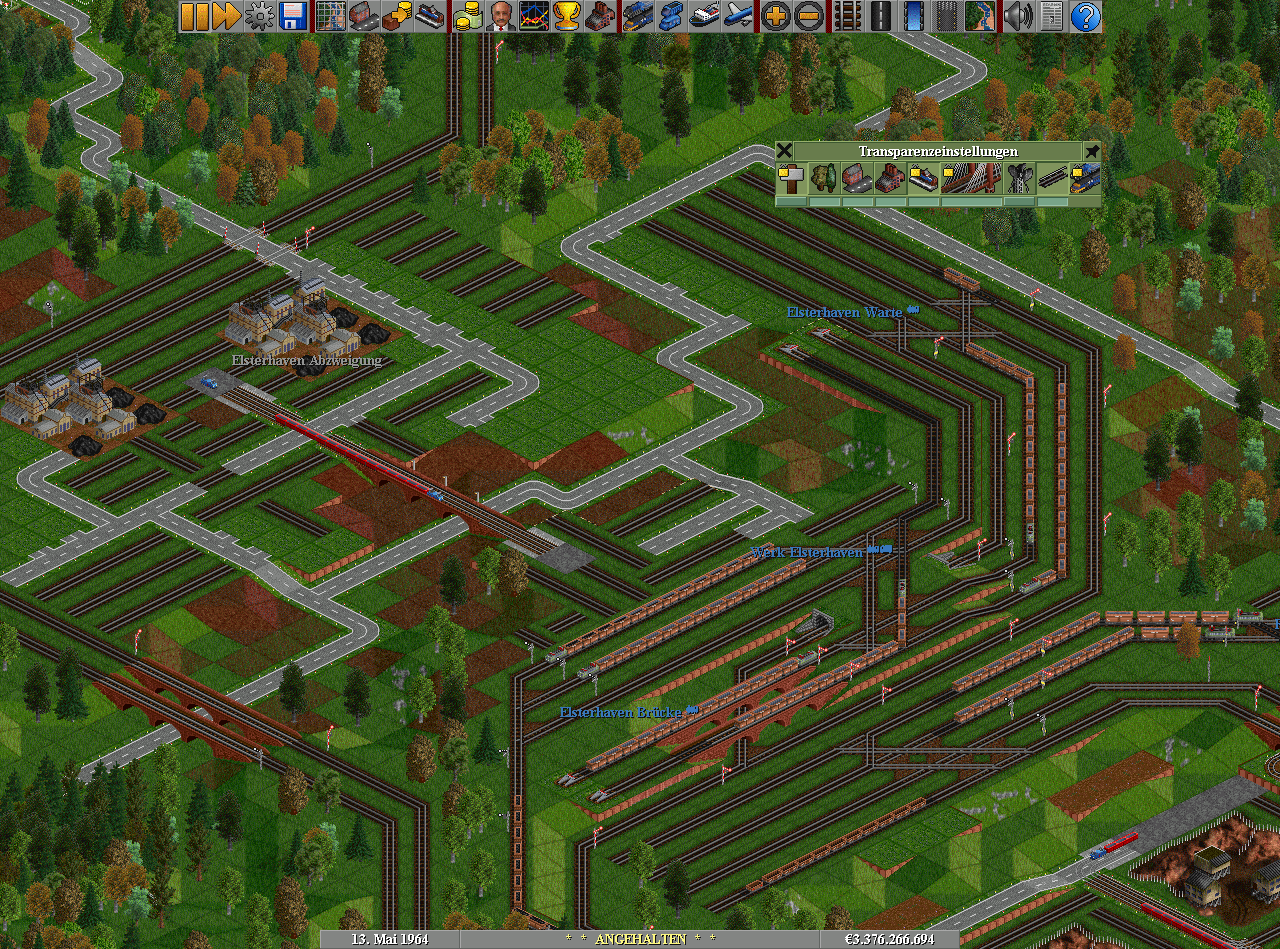Toggle transparency for industry buildings

tap(890, 179)
